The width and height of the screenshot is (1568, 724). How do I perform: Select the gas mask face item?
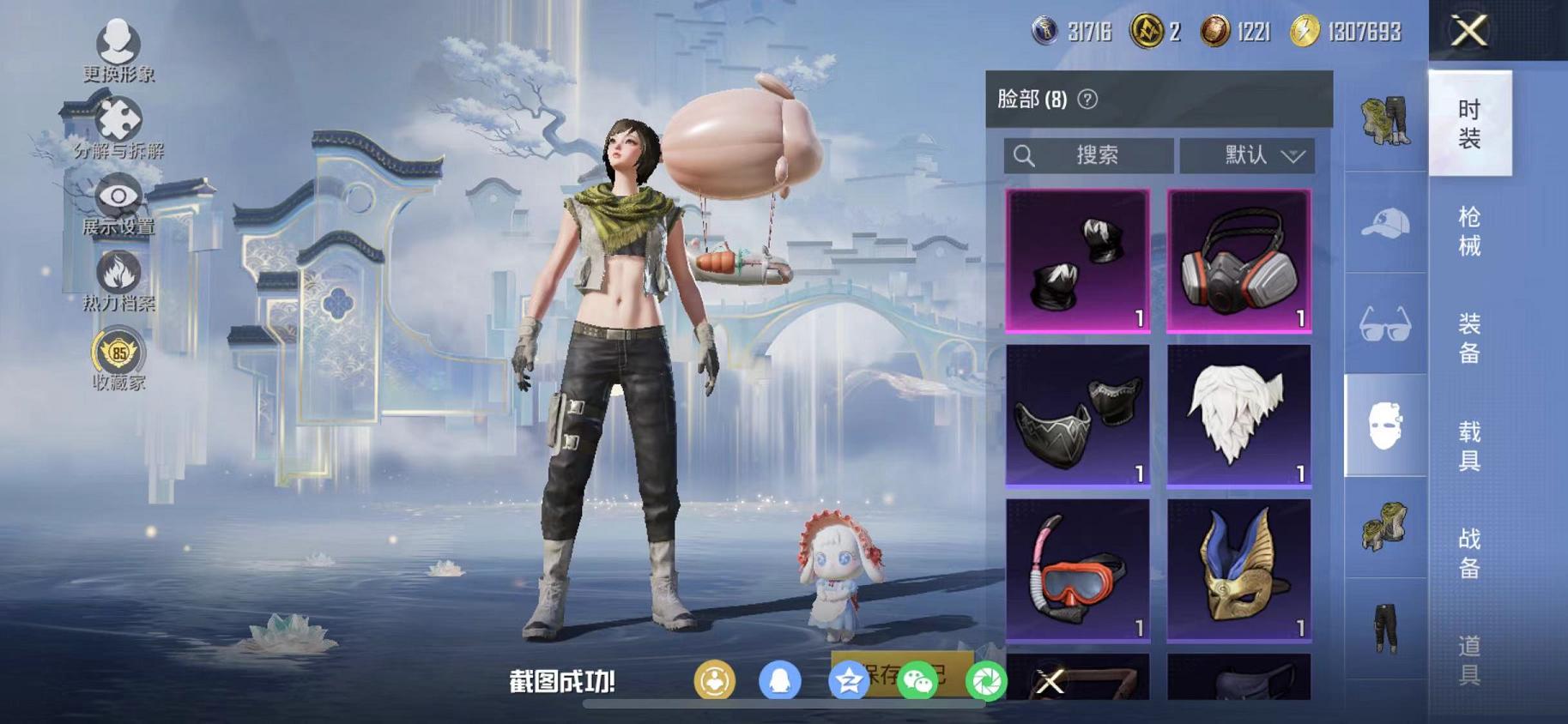tap(1238, 260)
